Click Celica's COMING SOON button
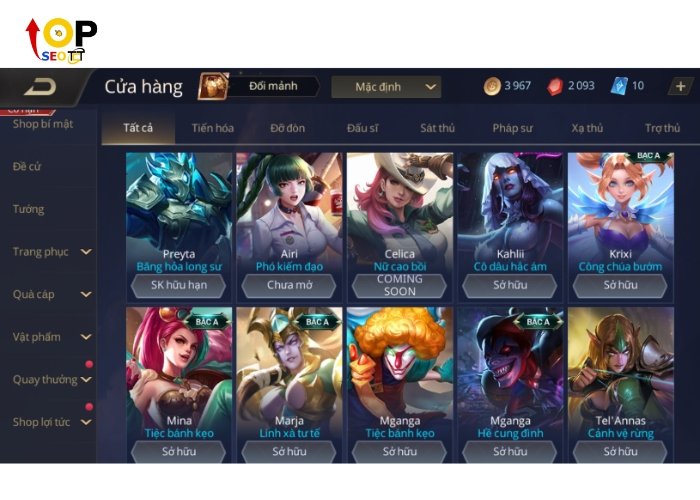This screenshot has height=500, width=700. [399, 285]
